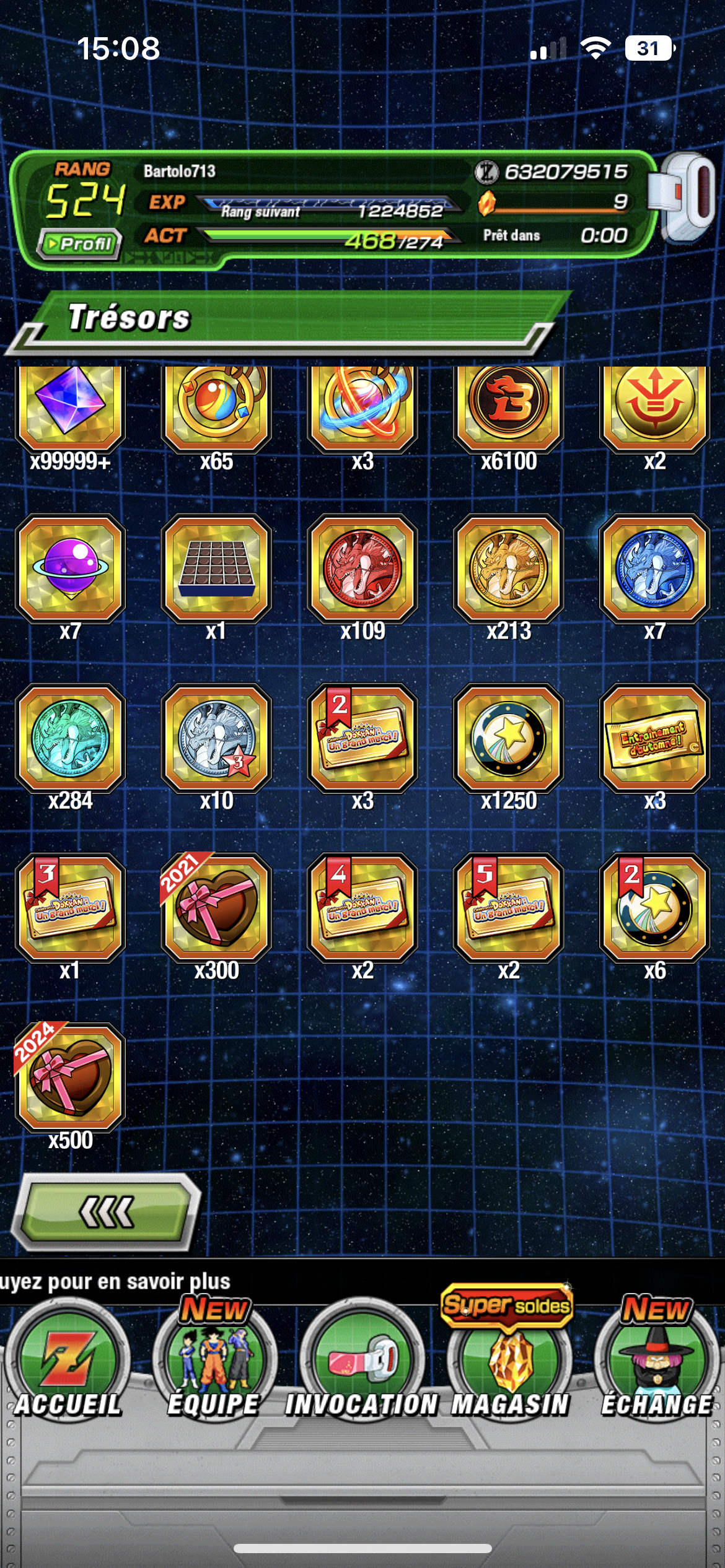The height and width of the screenshot is (1568, 725).
Task: Go back with the green arrows button
Action: [107, 1211]
